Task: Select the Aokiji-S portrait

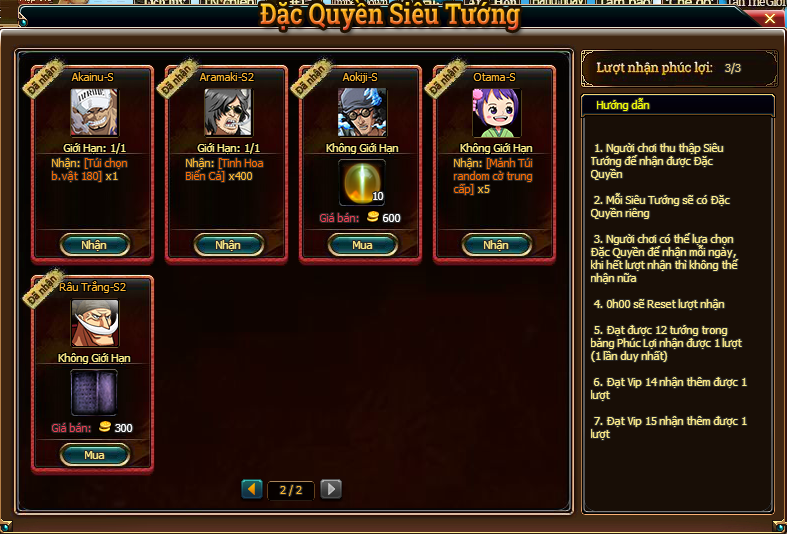Action: coord(362,112)
